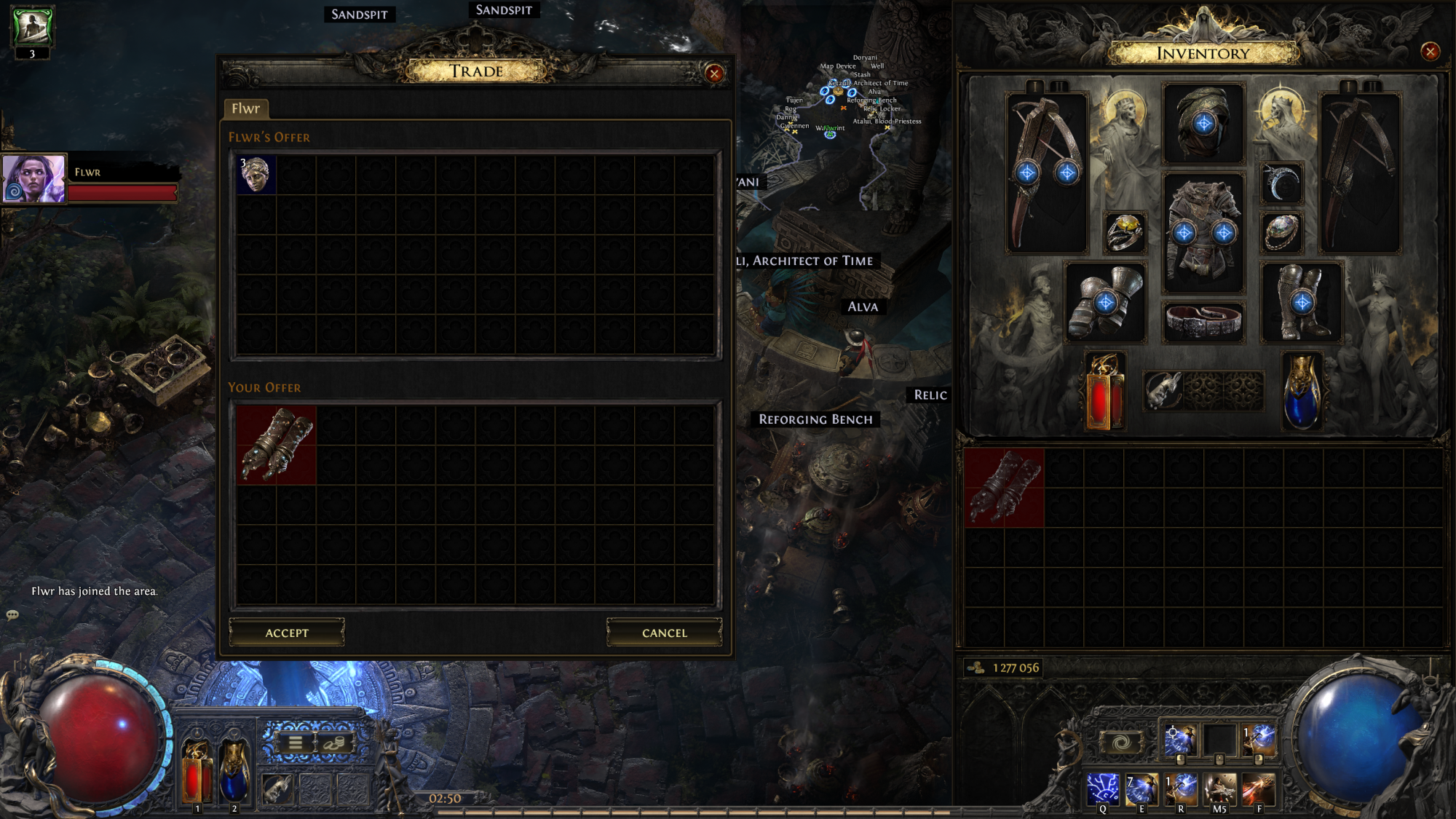This screenshot has height=819, width=1456.
Task: Activate the E skill showing 7 charges
Action: (x=1142, y=789)
